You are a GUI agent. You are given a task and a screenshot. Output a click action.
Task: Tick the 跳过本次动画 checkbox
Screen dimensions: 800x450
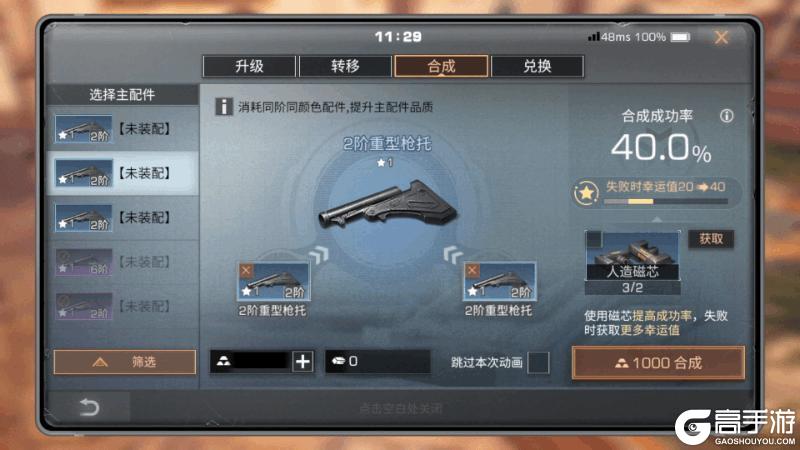tap(538, 362)
